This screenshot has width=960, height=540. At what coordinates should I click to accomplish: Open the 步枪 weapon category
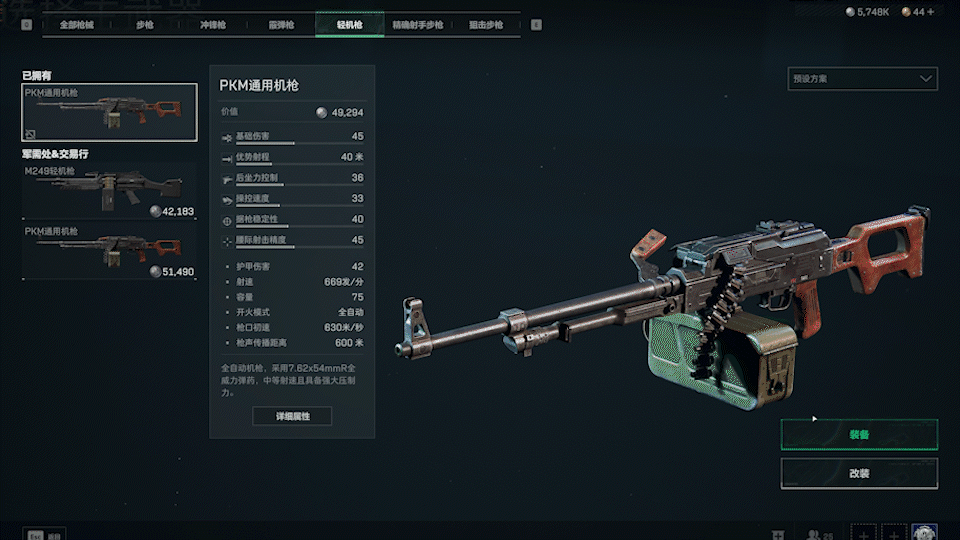[146, 24]
